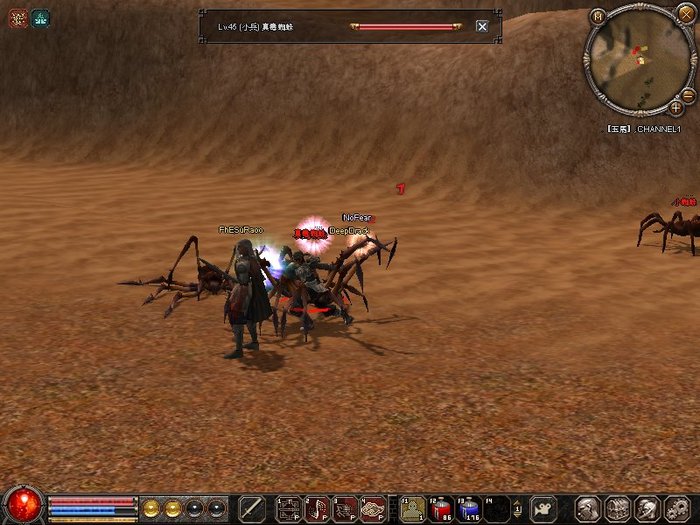This screenshot has width=700, height=525.
Task: Use the tan figure item in slot F1
Action: point(412,509)
